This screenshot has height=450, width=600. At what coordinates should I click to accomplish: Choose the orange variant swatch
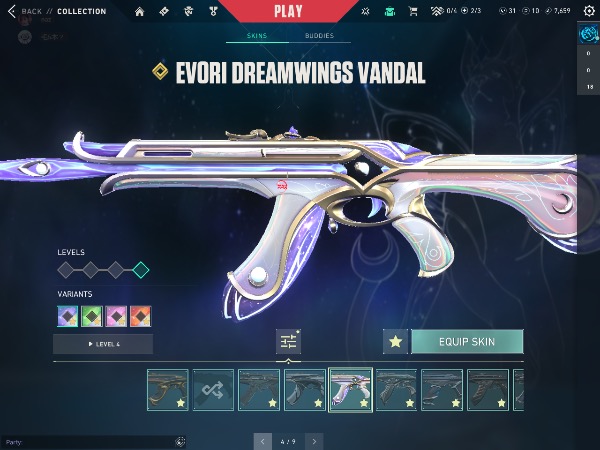tap(141, 316)
